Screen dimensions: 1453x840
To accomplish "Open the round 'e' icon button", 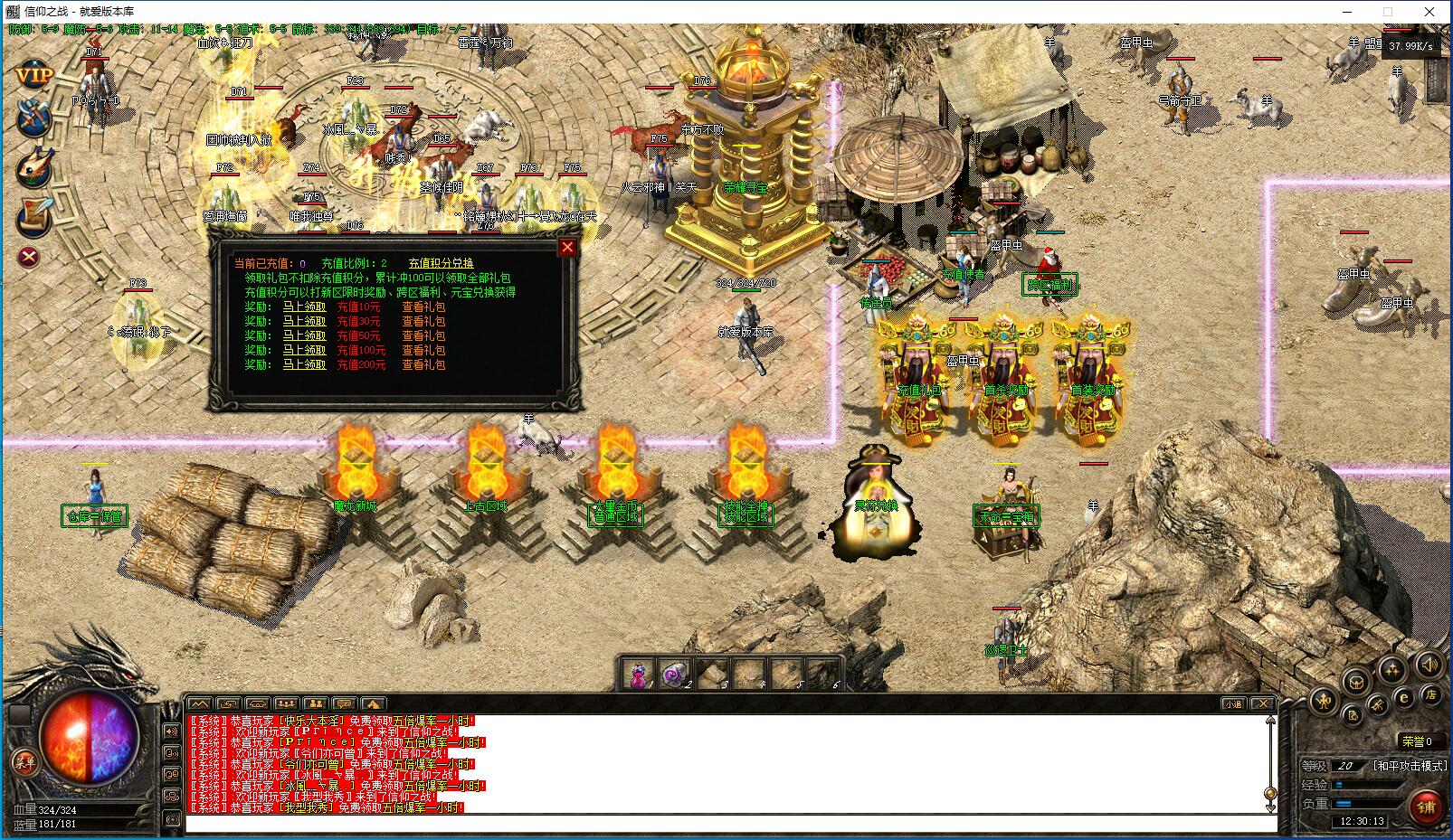I will pyautogui.click(x=1404, y=697).
